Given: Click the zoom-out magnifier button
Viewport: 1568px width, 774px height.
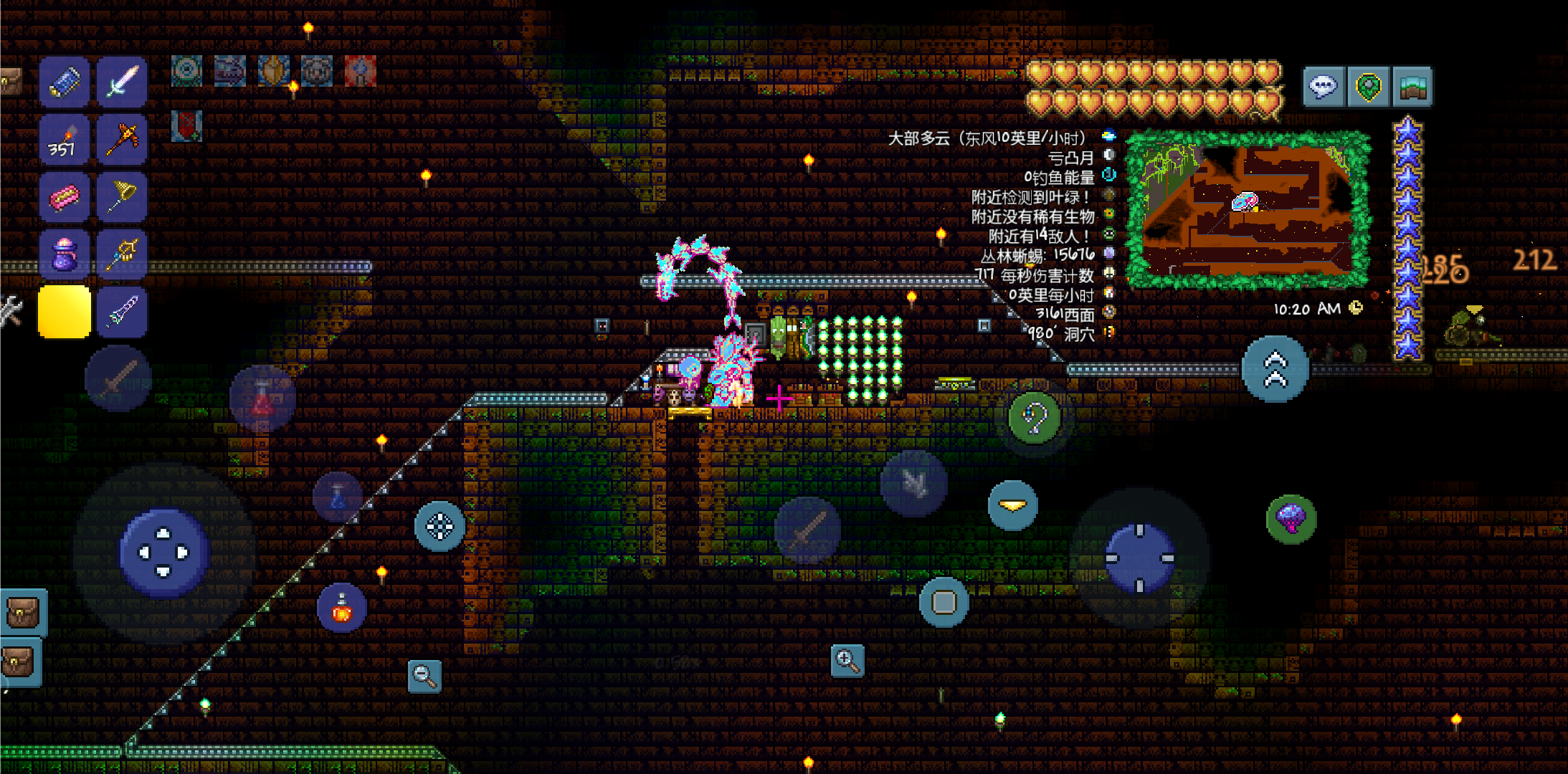Looking at the screenshot, I should tap(424, 675).
